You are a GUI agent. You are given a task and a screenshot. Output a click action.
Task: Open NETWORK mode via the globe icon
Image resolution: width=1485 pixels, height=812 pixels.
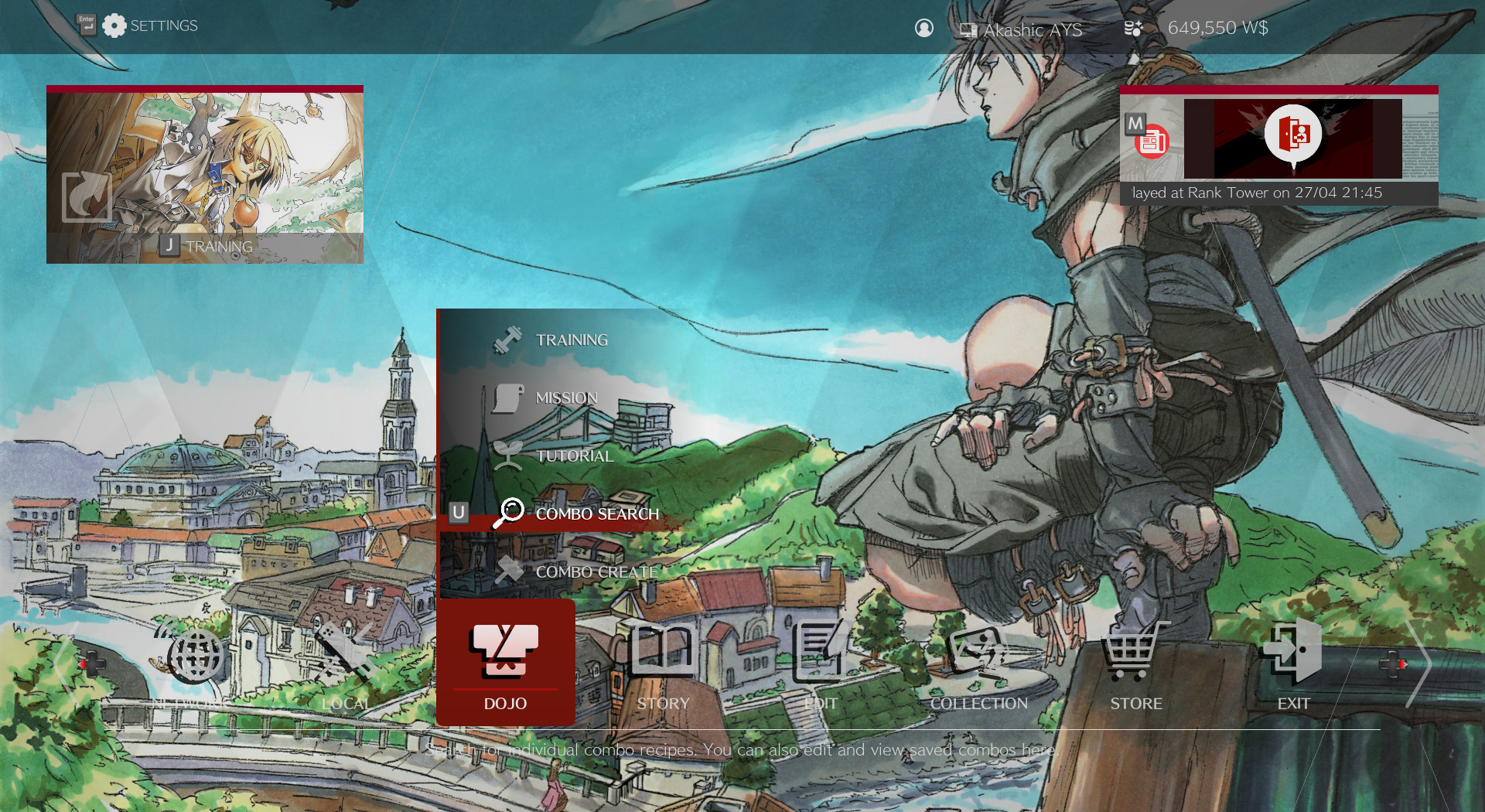point(195,655)
